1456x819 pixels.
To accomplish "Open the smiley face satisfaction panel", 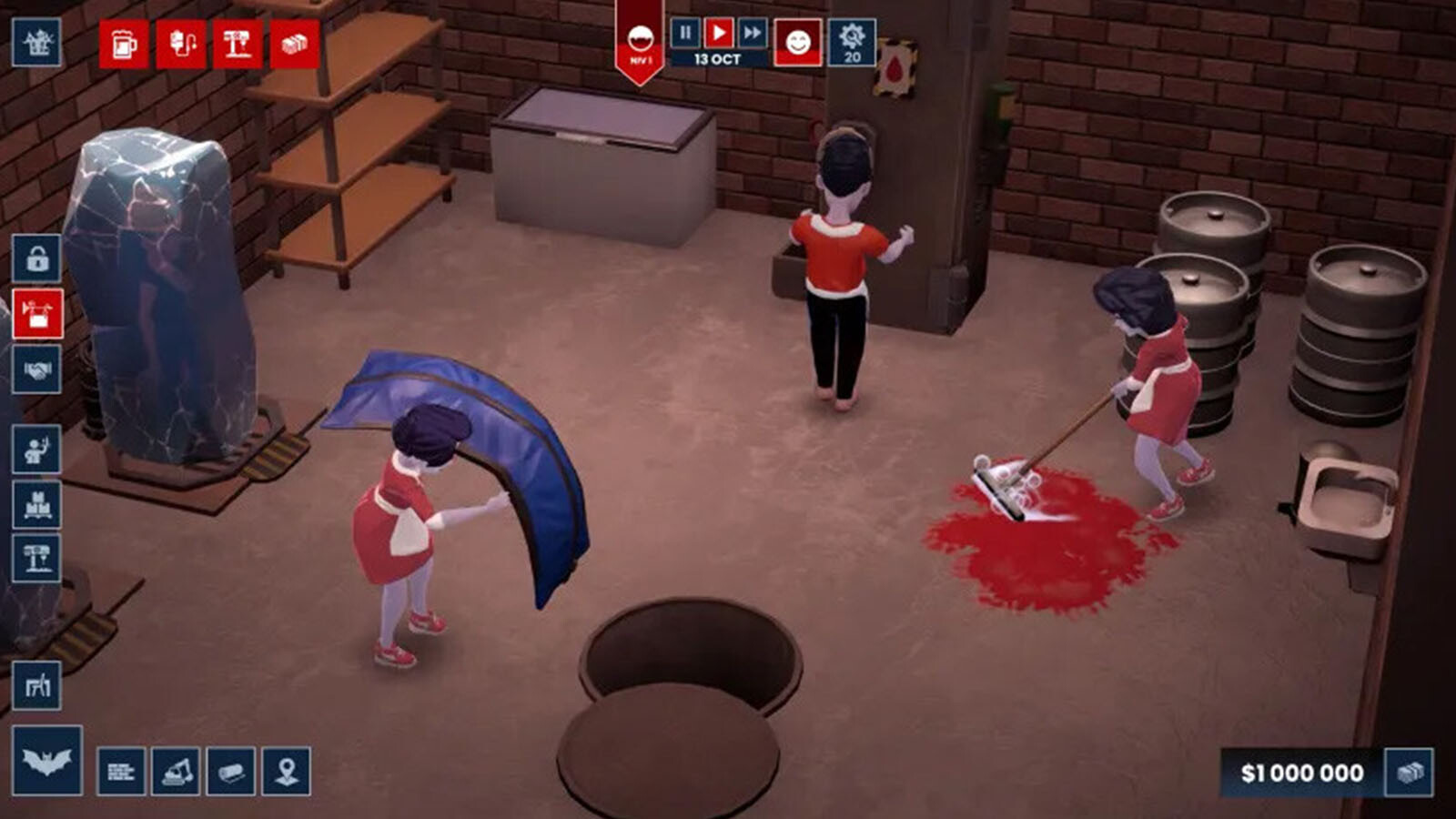I will pos(797,43).
